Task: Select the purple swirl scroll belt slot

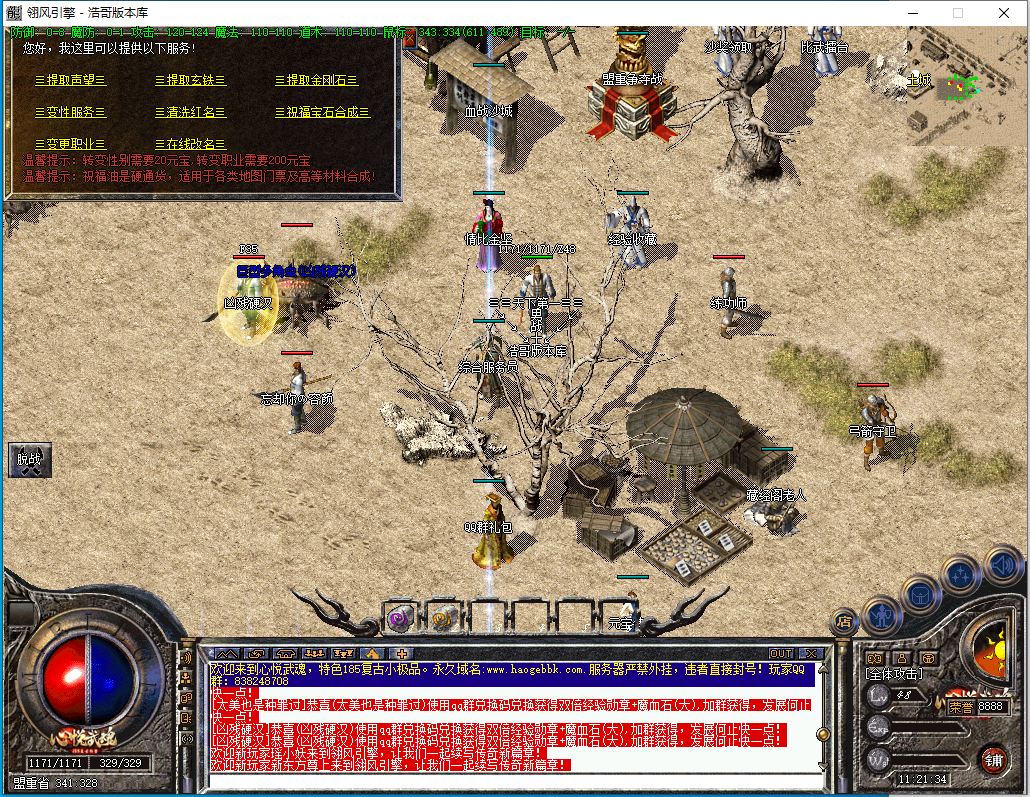Action: click(402, 618)
